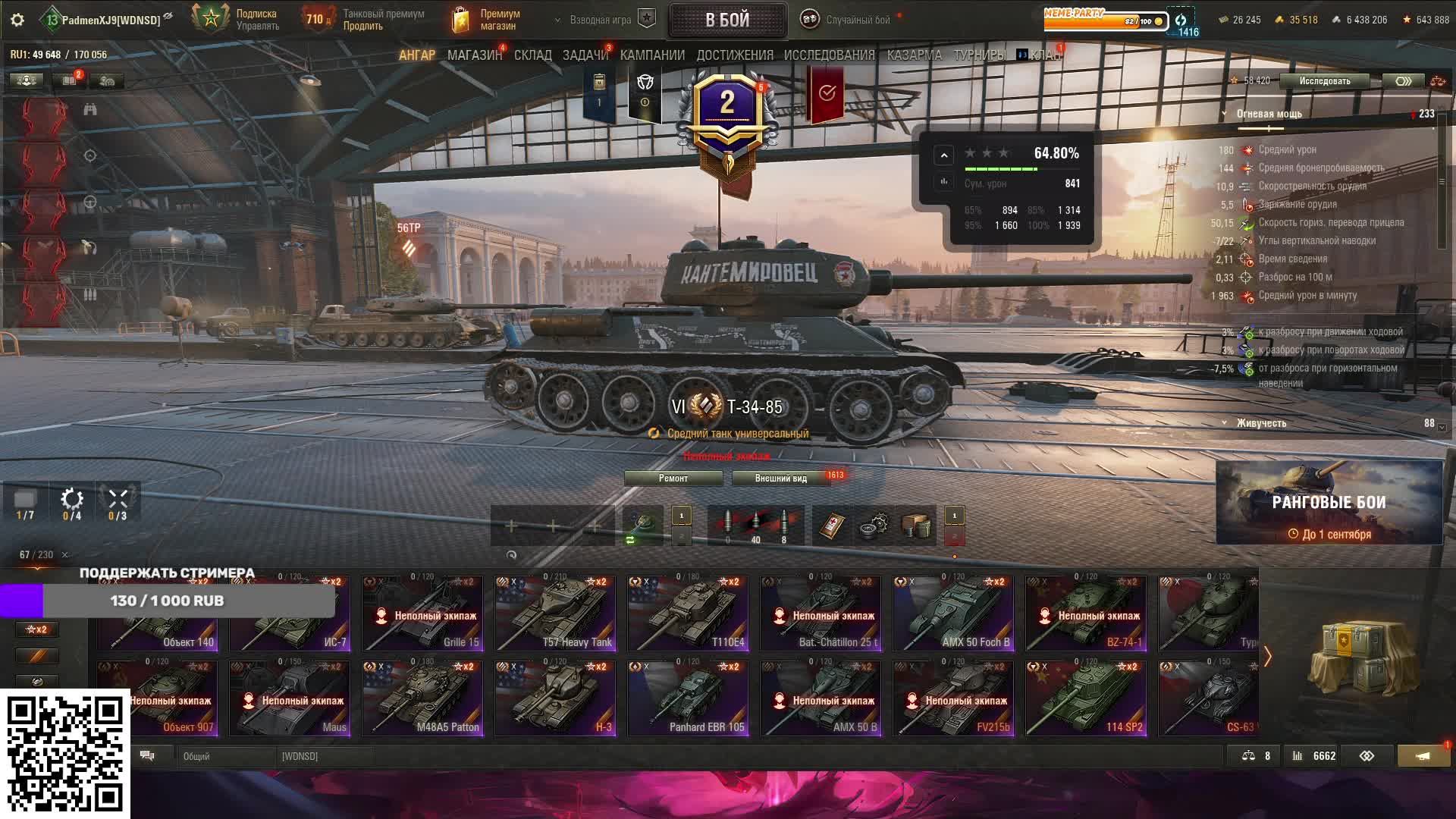
Task: Open the СКЛАД tab
Action: point(532,55)
